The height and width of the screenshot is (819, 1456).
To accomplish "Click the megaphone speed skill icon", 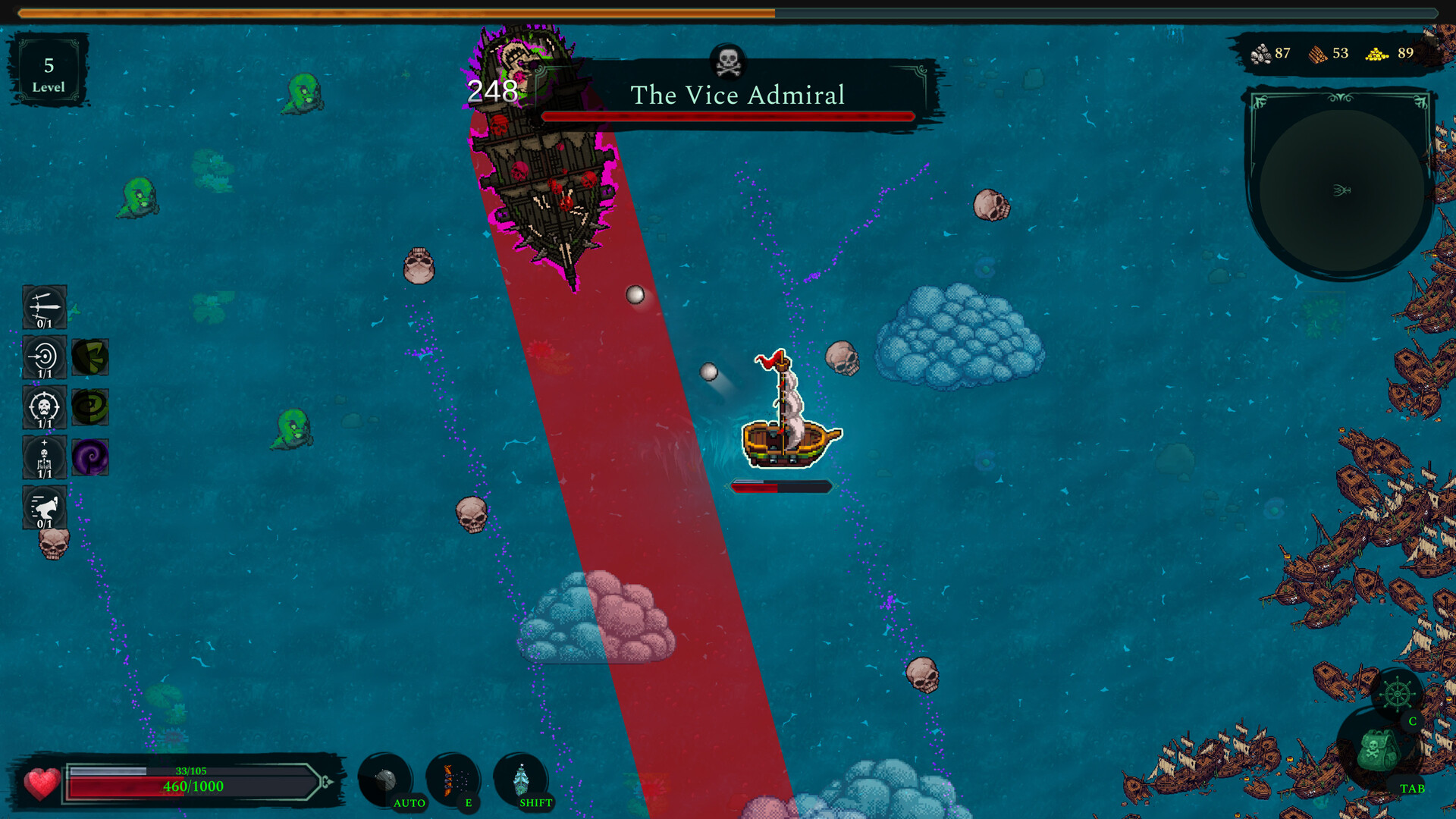I will [x=43, y=508].
